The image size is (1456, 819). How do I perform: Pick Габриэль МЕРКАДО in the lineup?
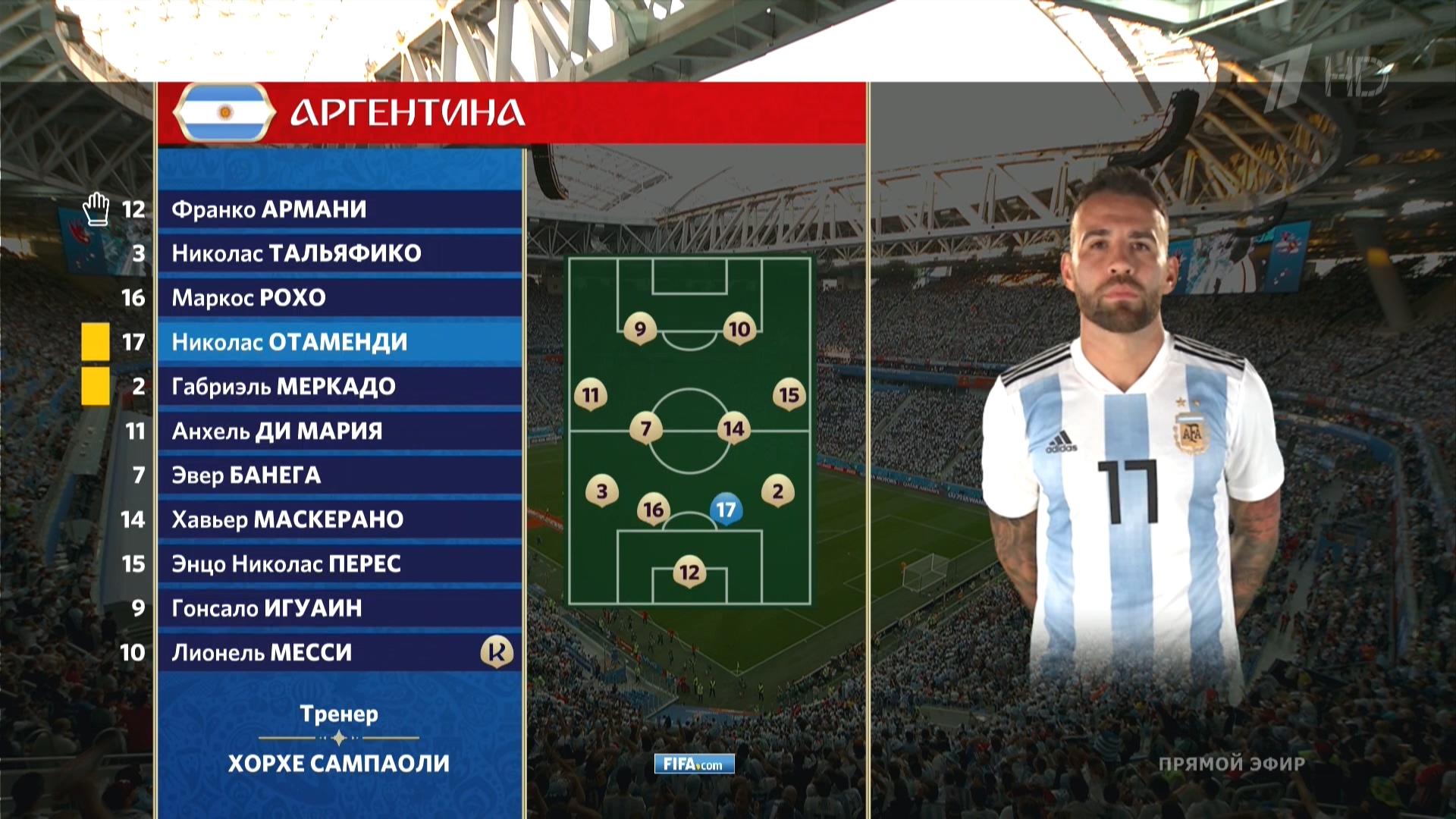(340, 386)
